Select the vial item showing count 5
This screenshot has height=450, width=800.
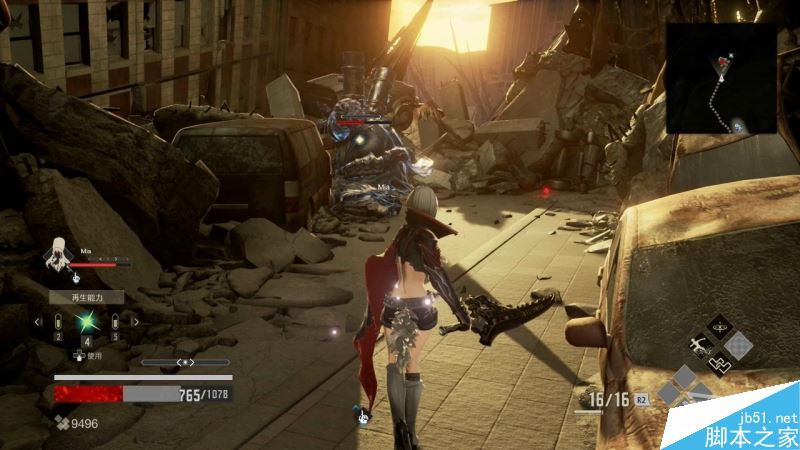[x=115, y=323]
